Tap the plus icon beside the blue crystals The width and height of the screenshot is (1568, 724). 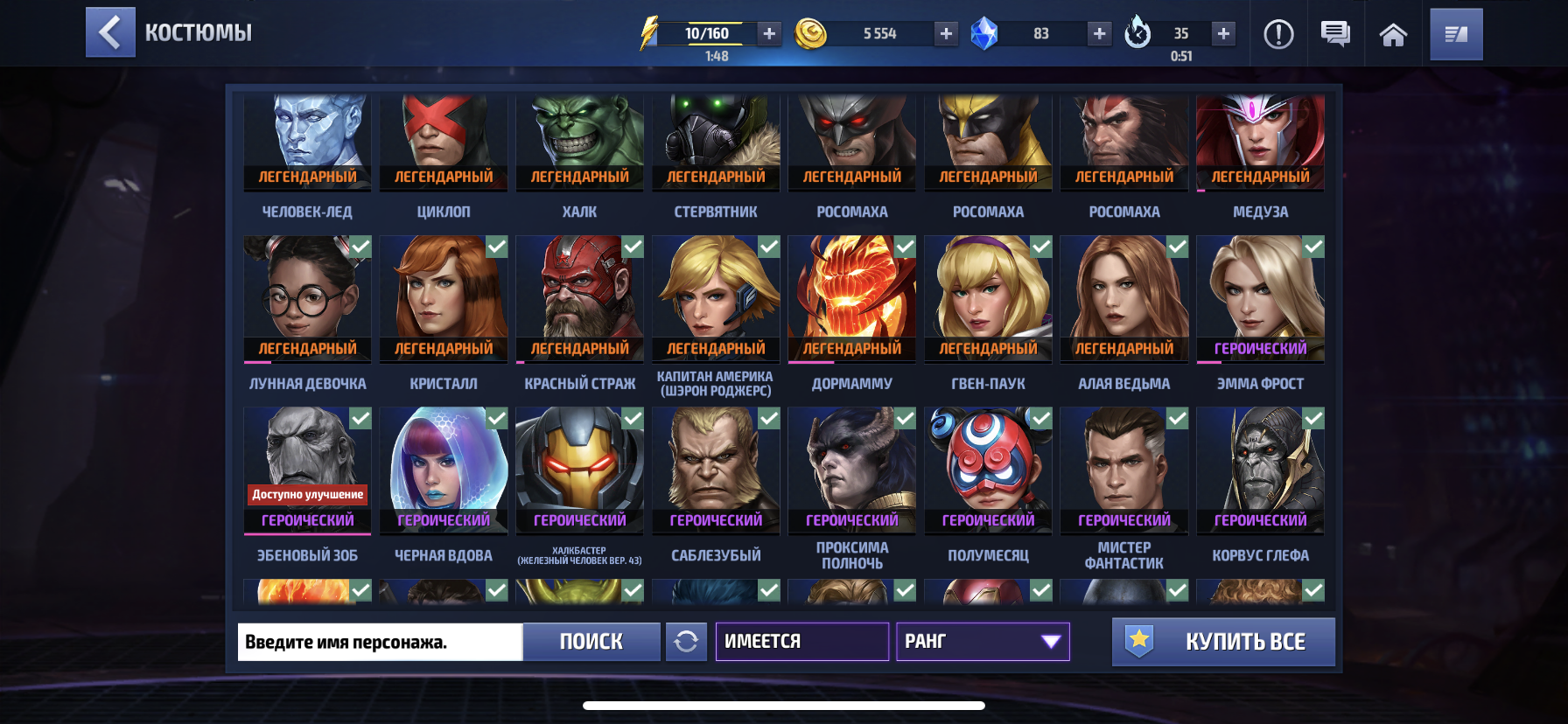point(1098,35)
